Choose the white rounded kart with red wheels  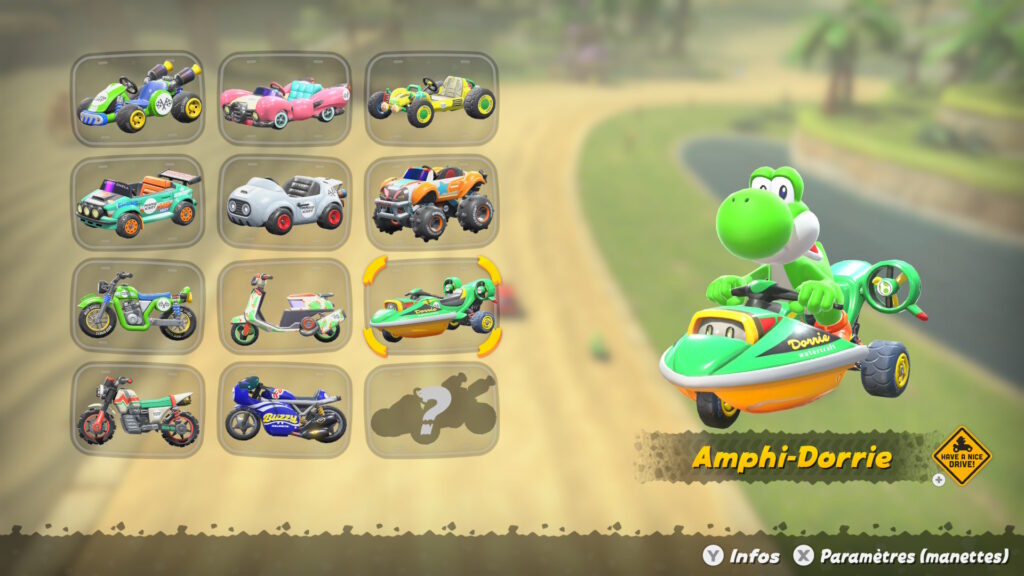(x=285, y=203)
